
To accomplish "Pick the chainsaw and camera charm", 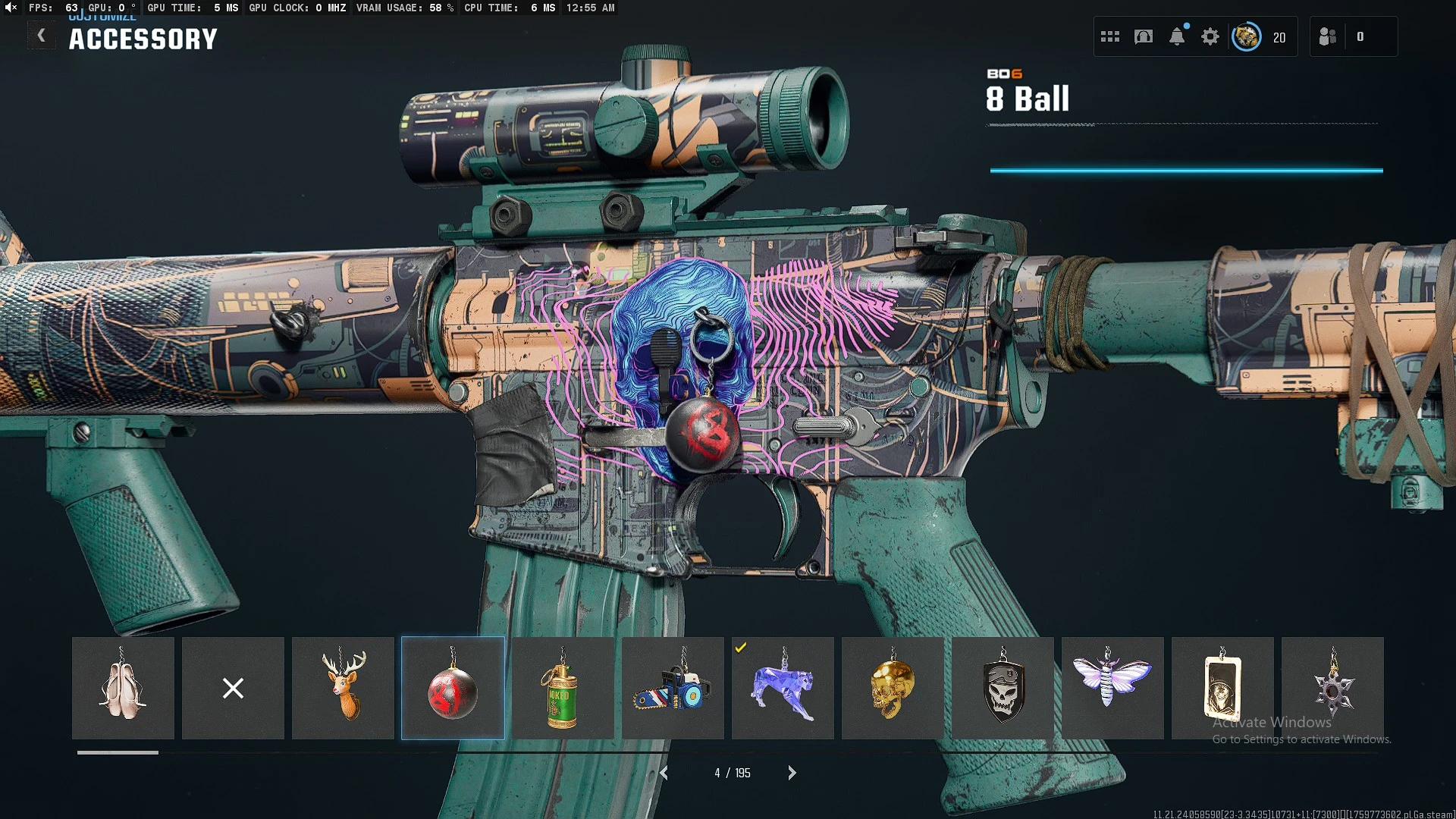I will click(673, 688).
